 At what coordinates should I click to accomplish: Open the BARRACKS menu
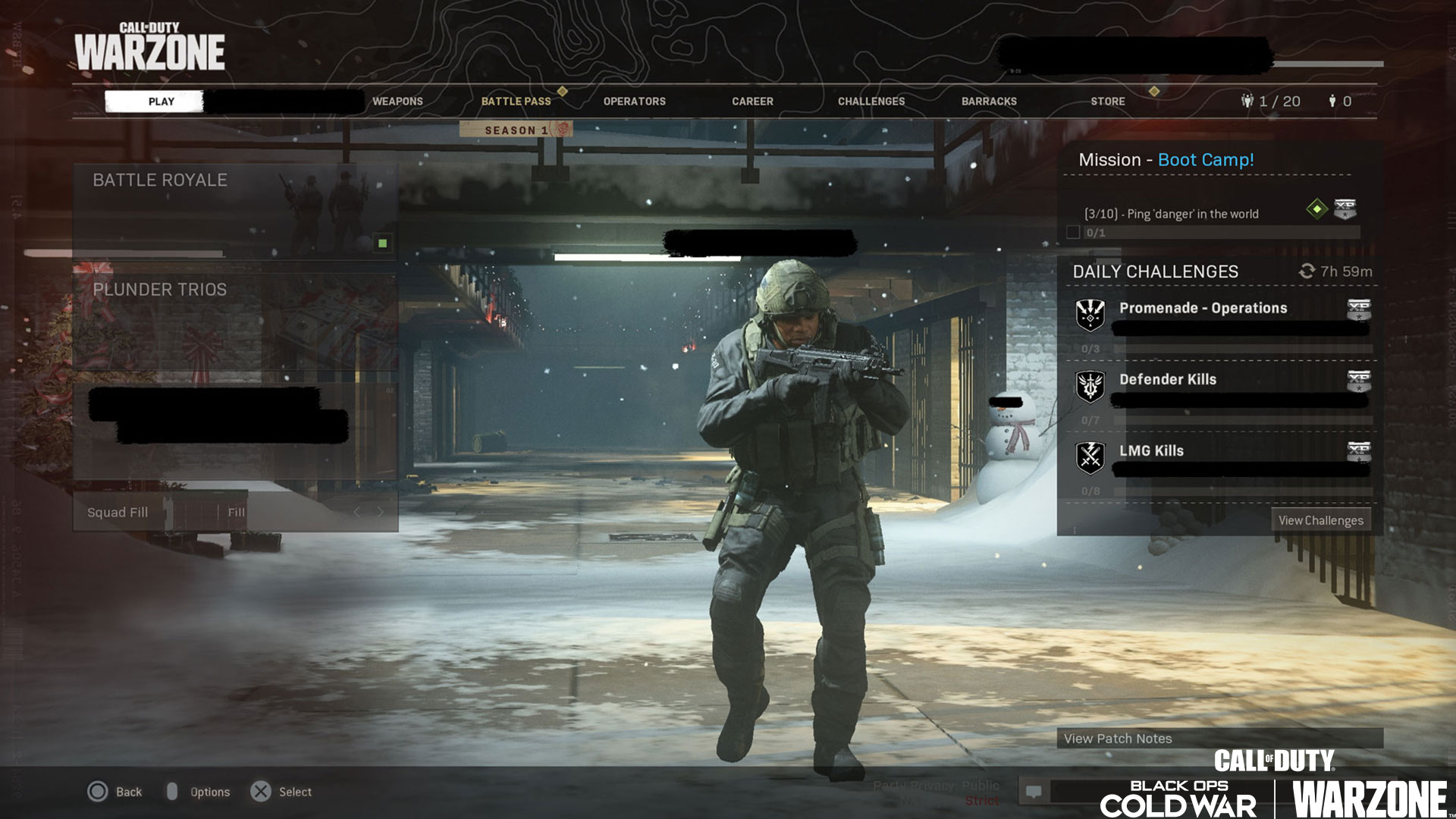pos(989,101)
